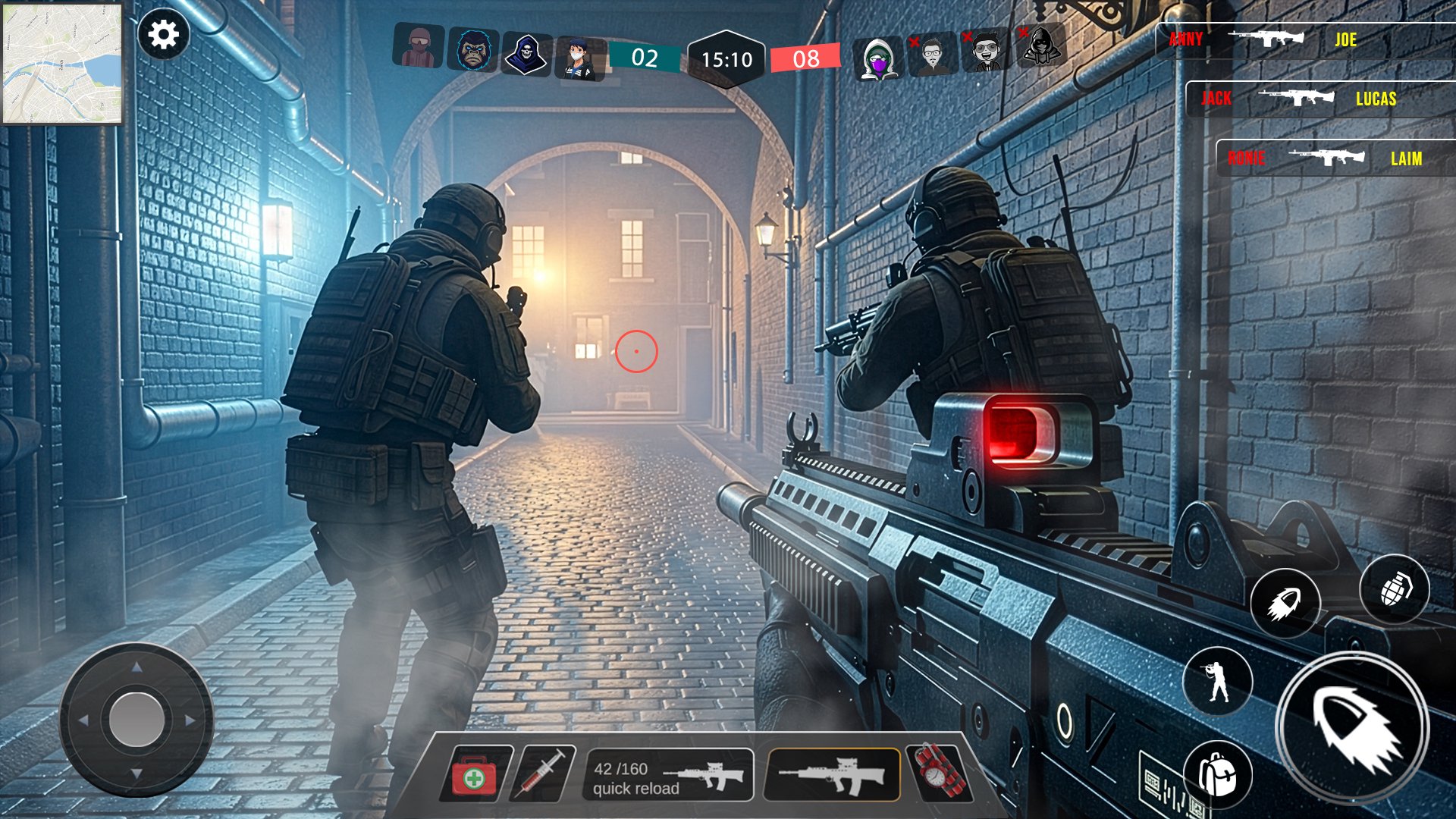Select the gorilla player avatar
Viewport: 1456px width, 819px height.
pos(473,50)
